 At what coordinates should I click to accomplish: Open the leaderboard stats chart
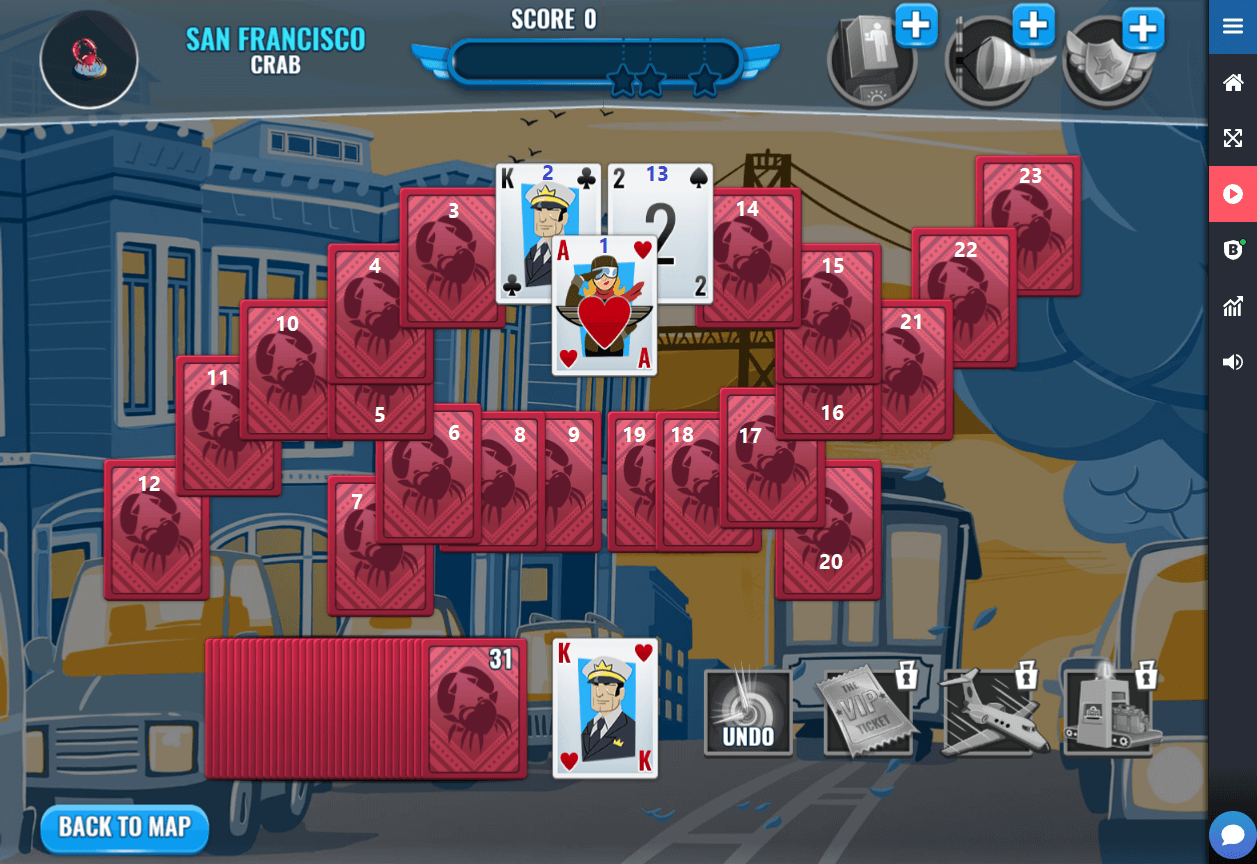click(1233, 306)
